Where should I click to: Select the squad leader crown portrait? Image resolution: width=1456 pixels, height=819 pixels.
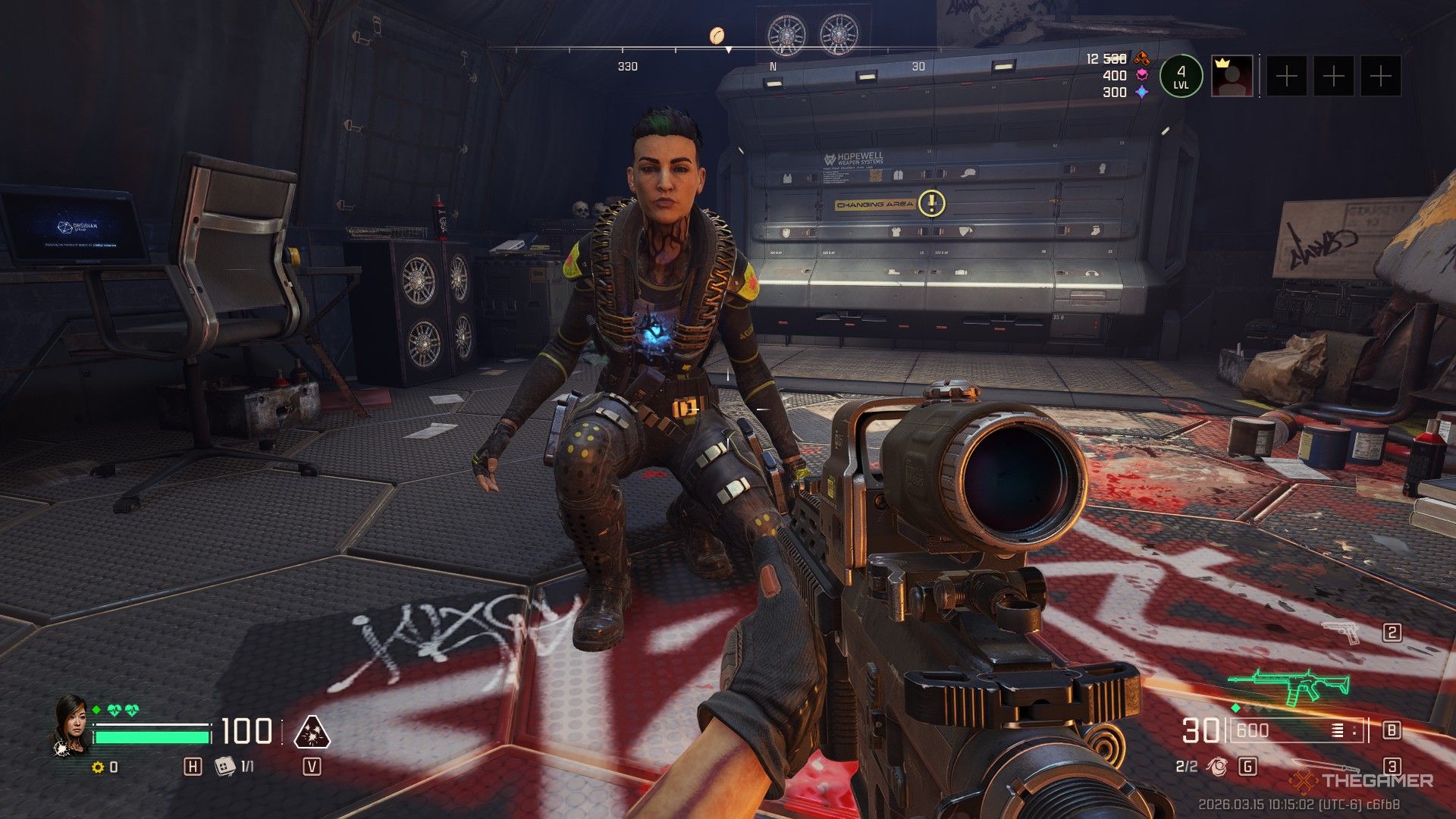pyautogui.click(x=1232, y=77)
